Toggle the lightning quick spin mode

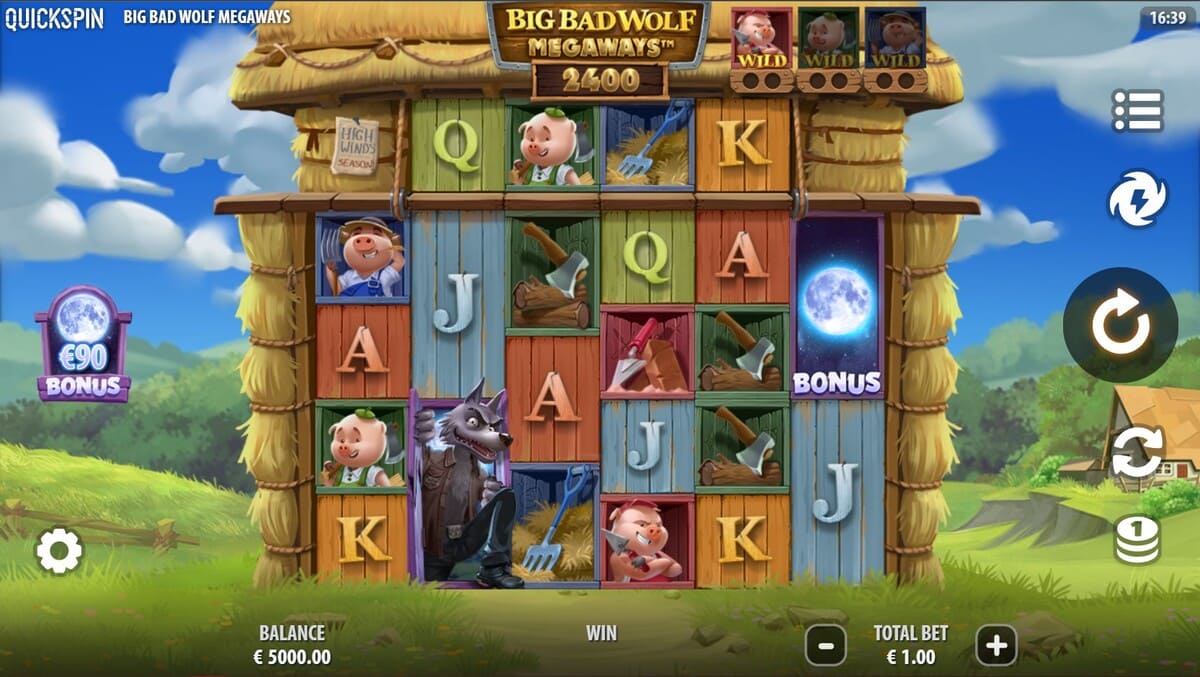click(x=1137, y=199)
